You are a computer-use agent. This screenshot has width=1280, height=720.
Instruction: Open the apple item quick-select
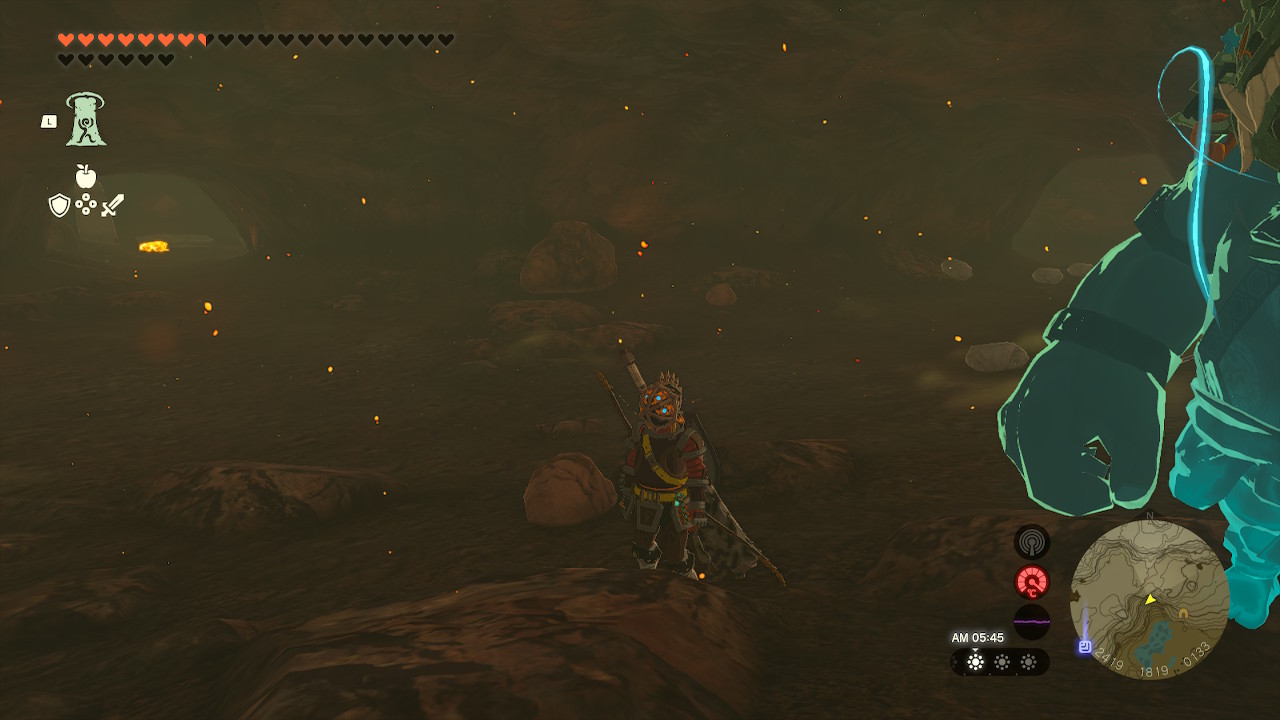86,177
